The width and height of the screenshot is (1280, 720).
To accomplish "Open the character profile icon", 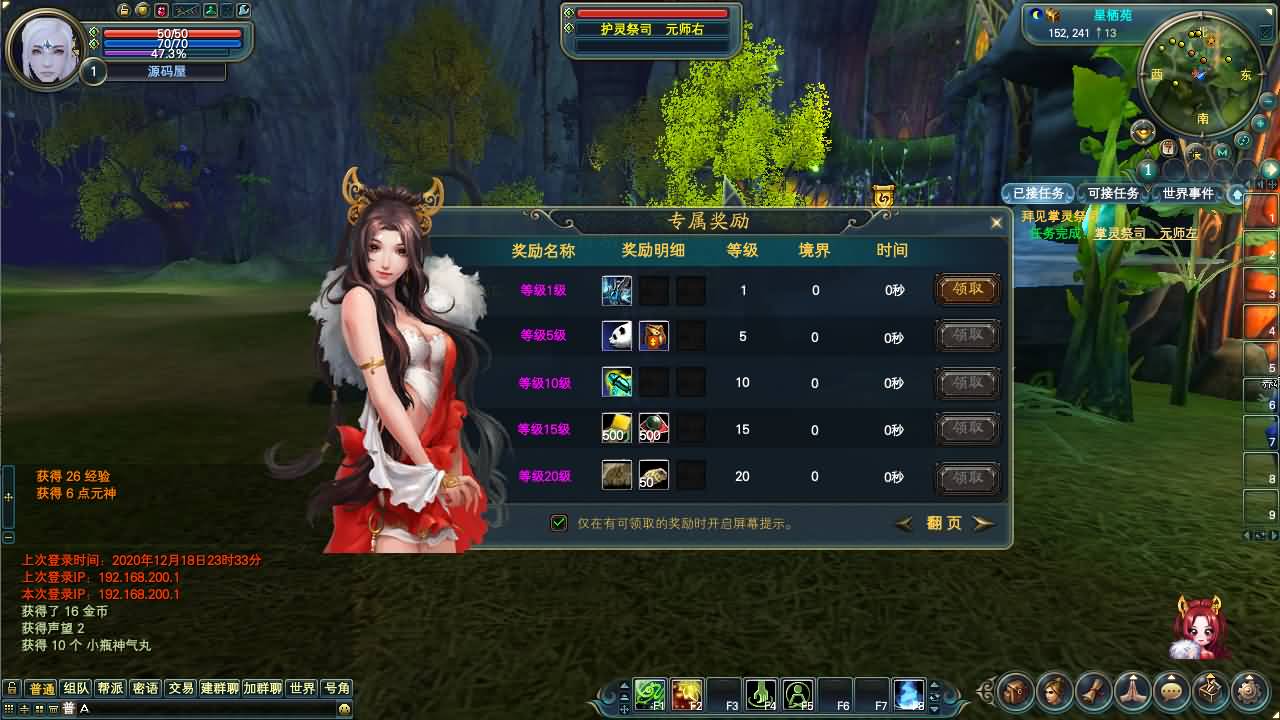I will click(1056, 691).
